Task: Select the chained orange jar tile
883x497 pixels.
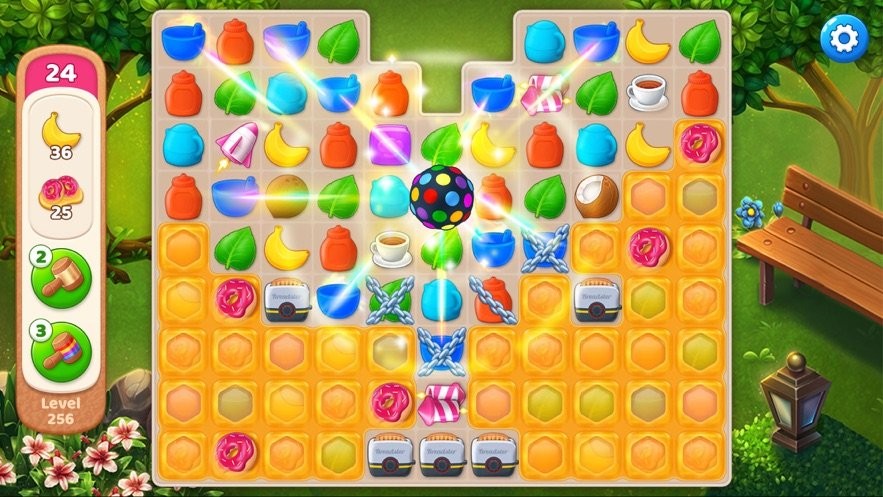Action: (492, 300)
